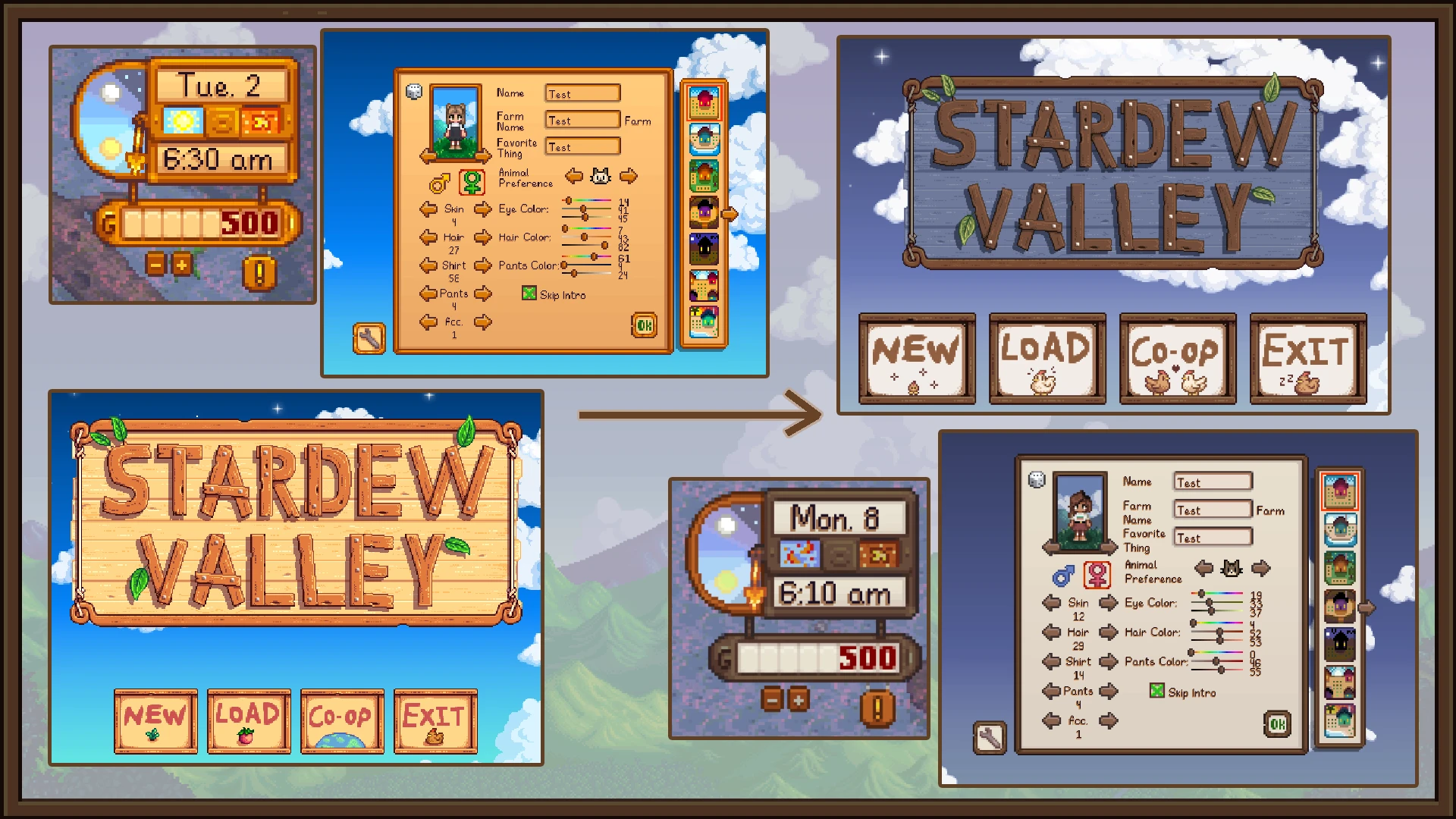Zoom in with plus under Tue. 2 clock
Viewport: 1456px width, 819px height.
tap(181, 265)
